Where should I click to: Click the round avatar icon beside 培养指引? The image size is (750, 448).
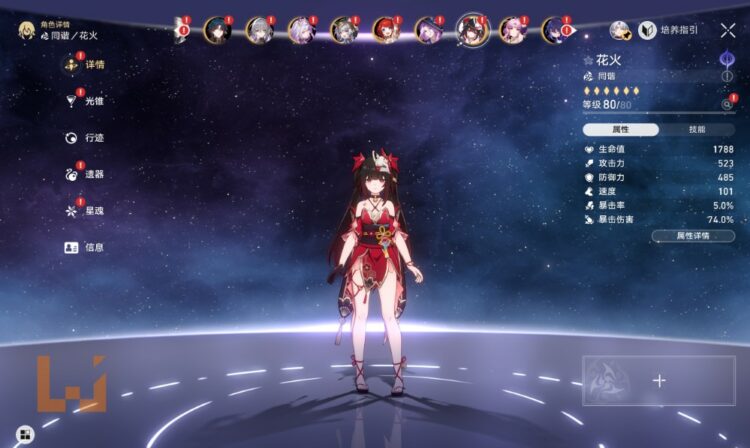(620, 31)
